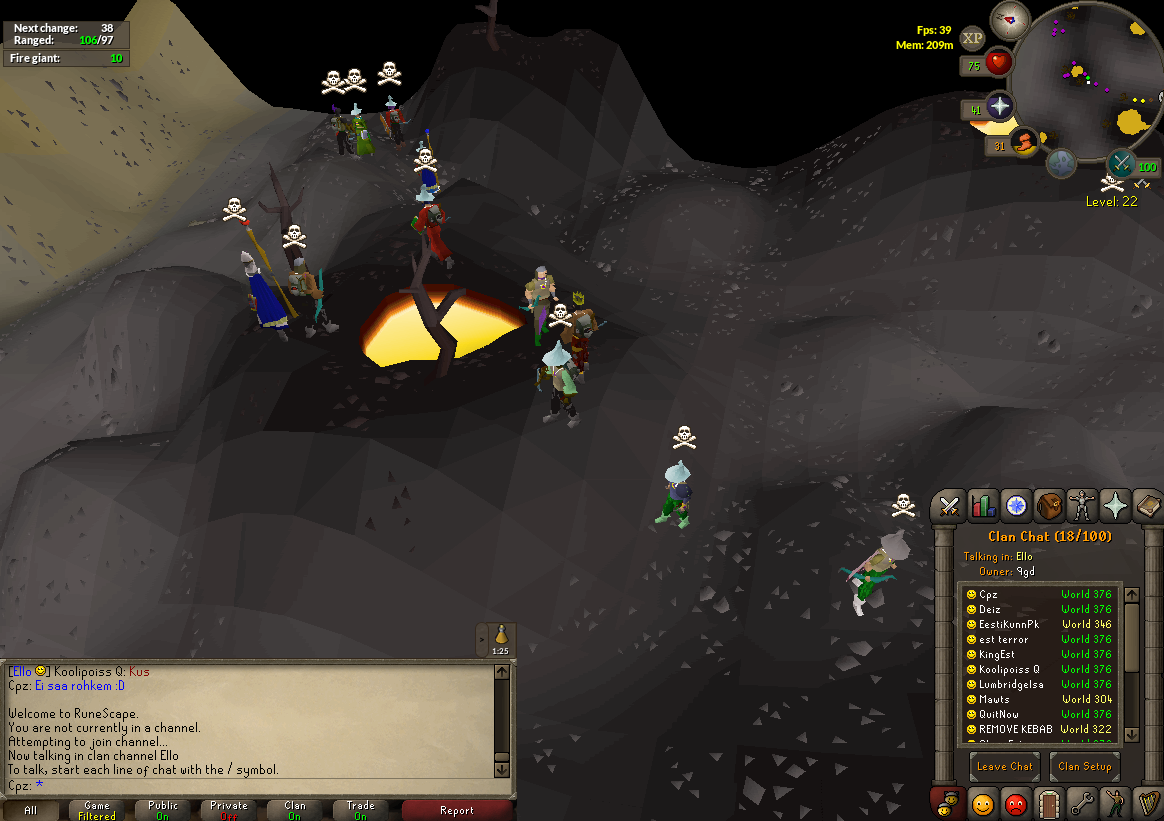The width and height of the screenshot is (1164, 821).
Task: Activate the special attack crossed-swords orb
Action: click(x=1122, y=163)
